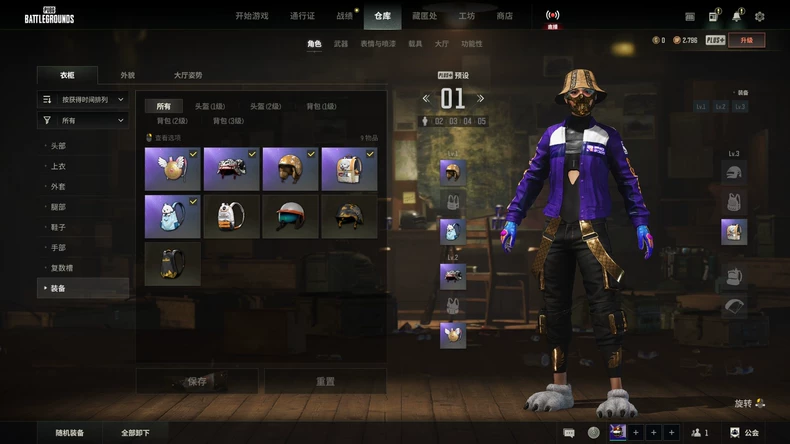Select the 鞋子 (Shoes) category

point(59,227)
